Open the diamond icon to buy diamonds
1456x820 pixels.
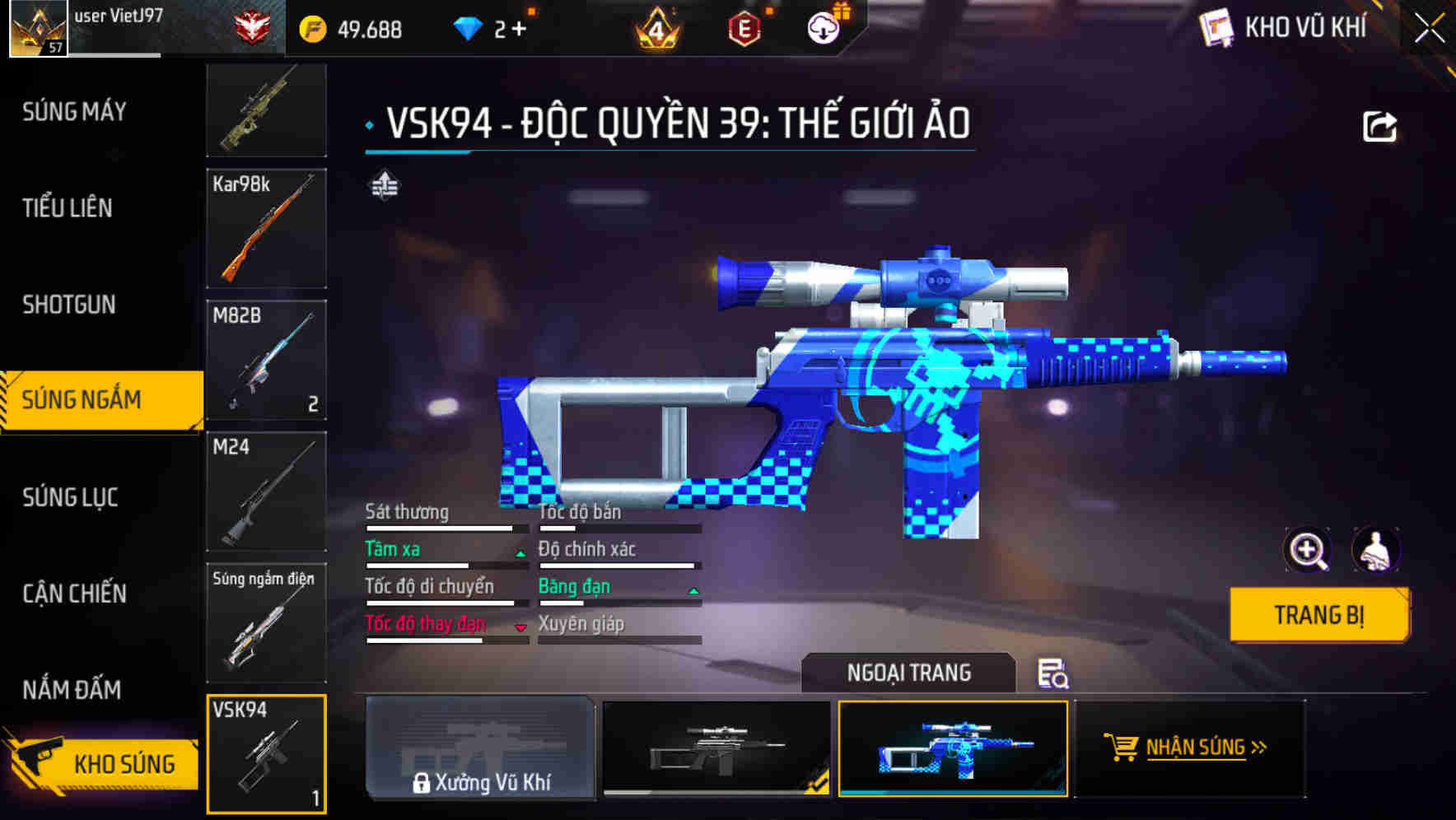(x=468, y=27)
